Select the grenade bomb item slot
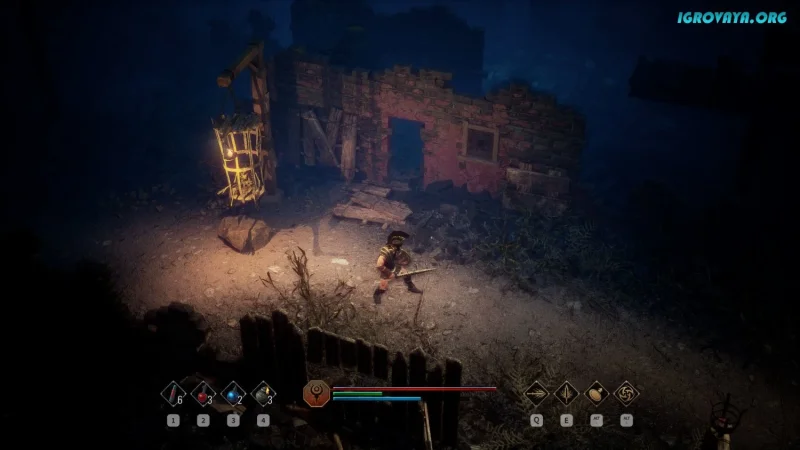The height and width of the screenshot is (450, 800). [263, 394]
